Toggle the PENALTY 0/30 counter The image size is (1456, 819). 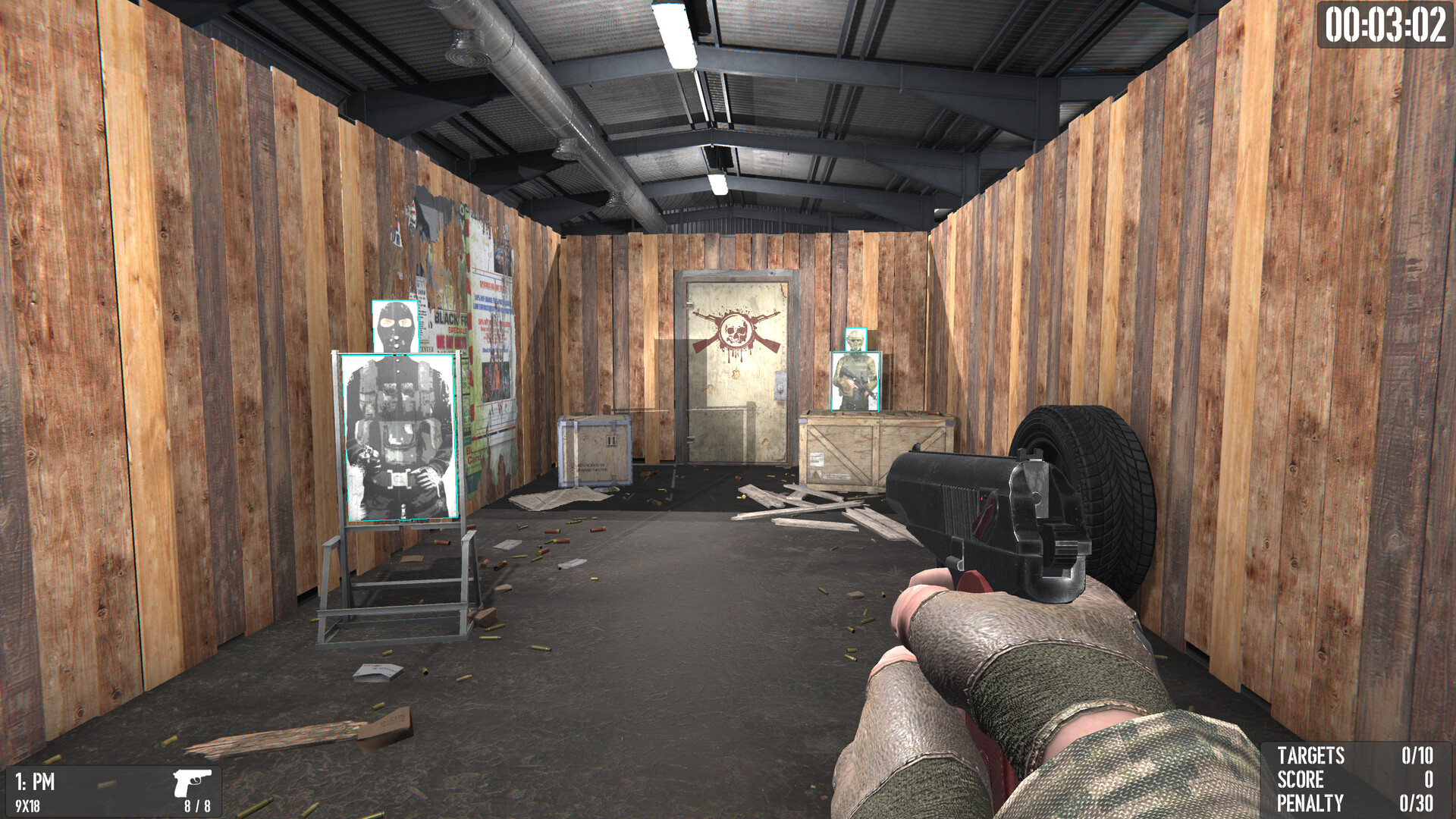click(1357, 802)
